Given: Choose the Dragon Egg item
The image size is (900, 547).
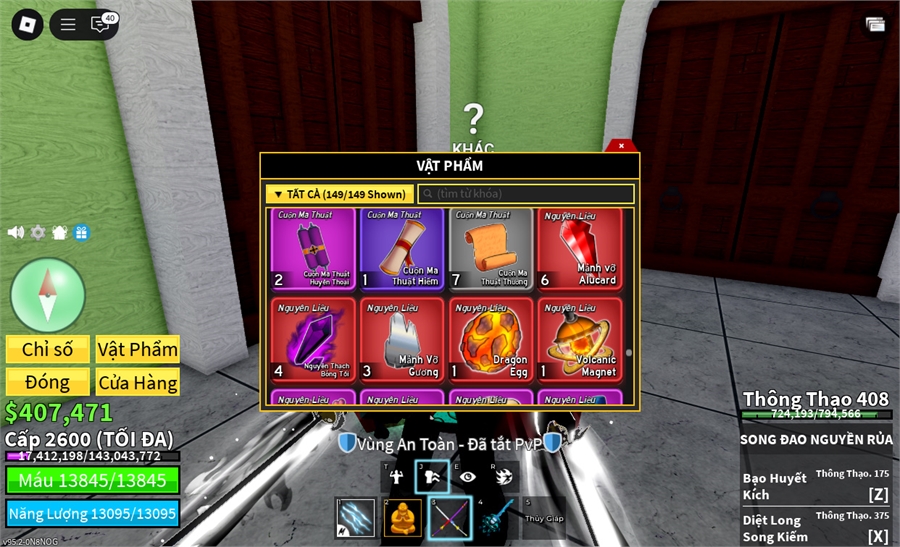Looking at the screenshot, I should click(491, 339).
